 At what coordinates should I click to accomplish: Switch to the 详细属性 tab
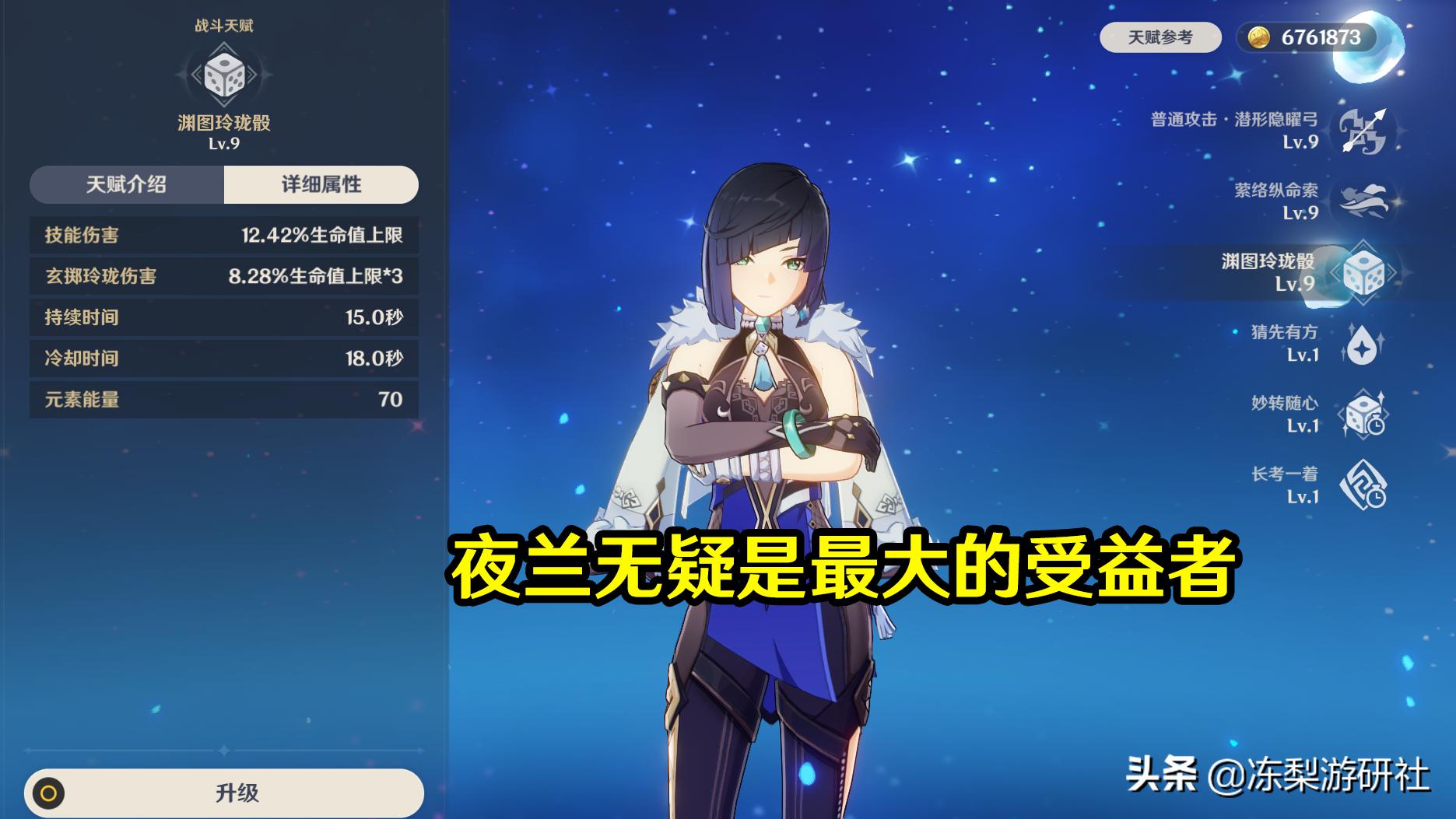(x=321, y=184)
